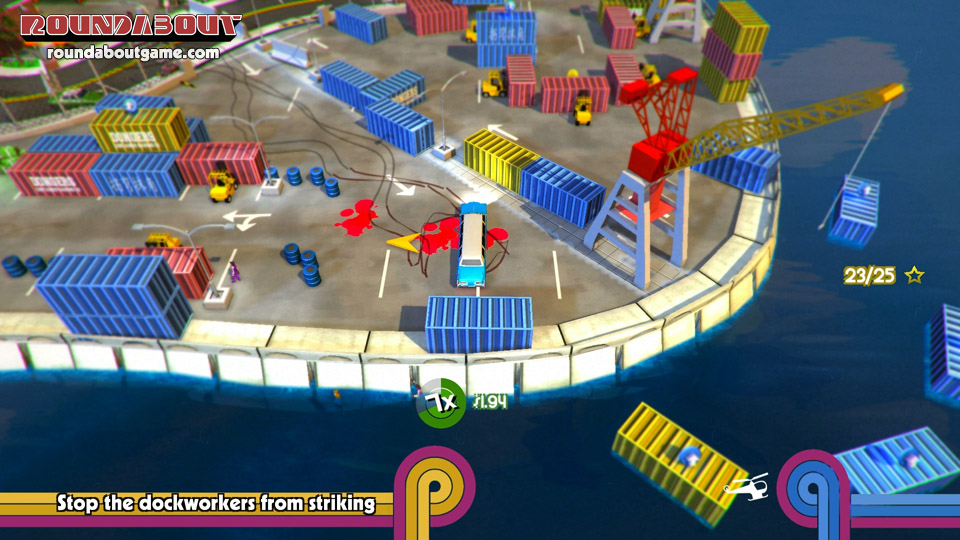Click the white helicopter icon

[746, 485]
